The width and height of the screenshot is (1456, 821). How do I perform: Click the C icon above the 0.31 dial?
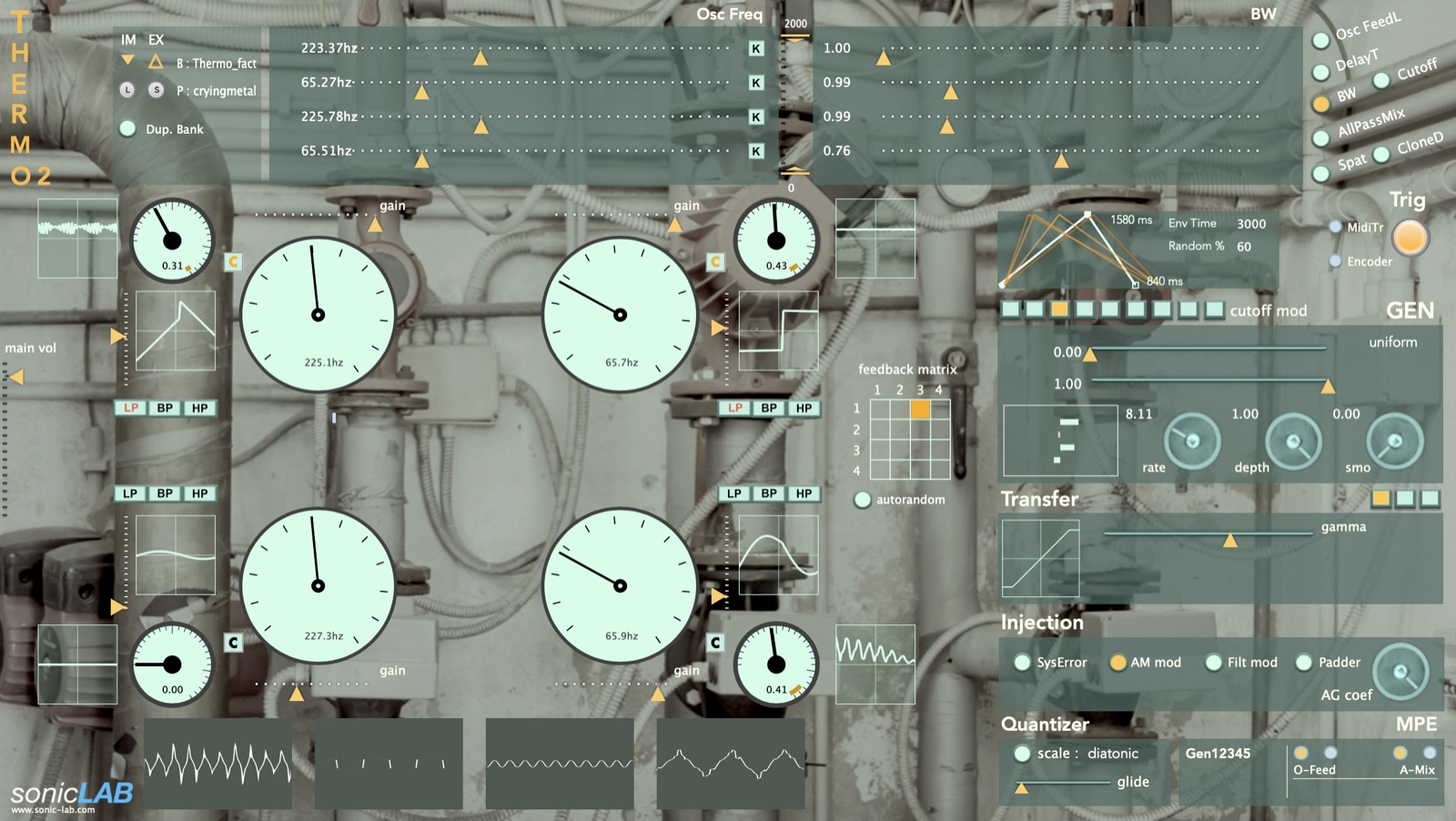(232, 261)
